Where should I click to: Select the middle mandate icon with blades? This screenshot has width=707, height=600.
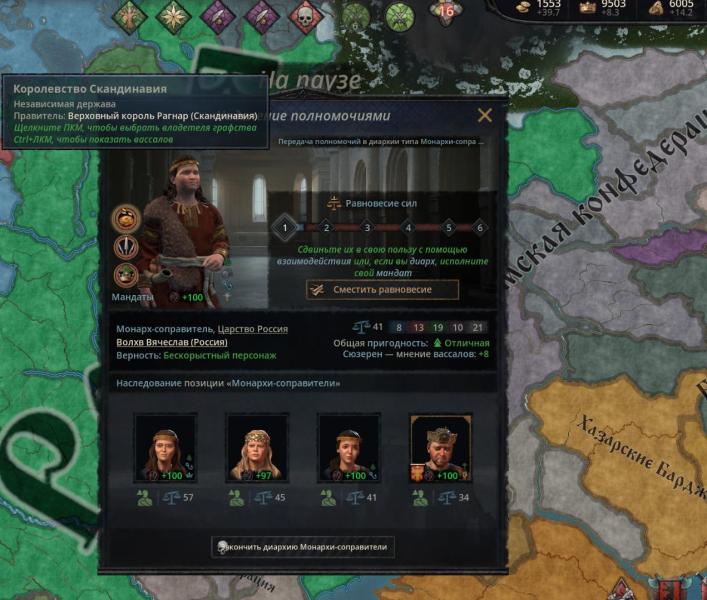pyautogui.click(x=126, y=246)
